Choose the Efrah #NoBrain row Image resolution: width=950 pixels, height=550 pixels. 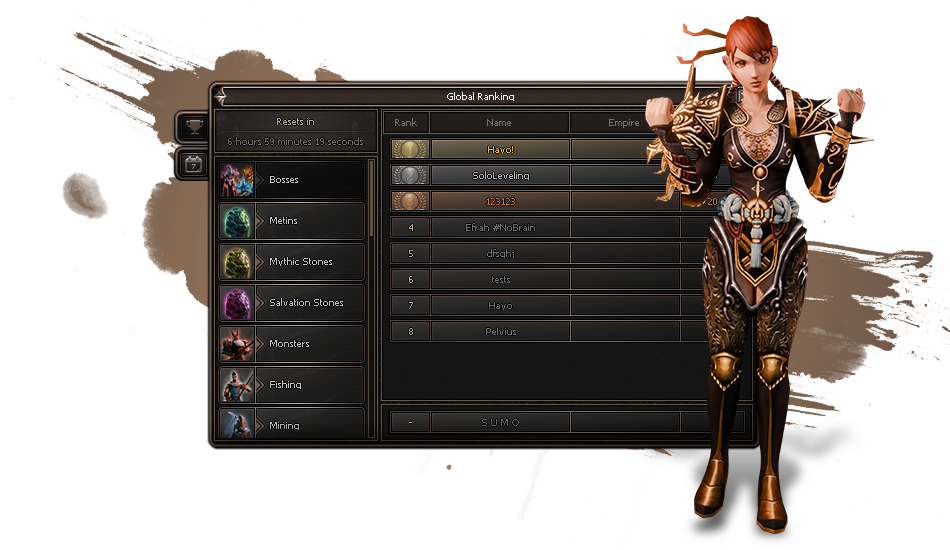pos(499,227)
